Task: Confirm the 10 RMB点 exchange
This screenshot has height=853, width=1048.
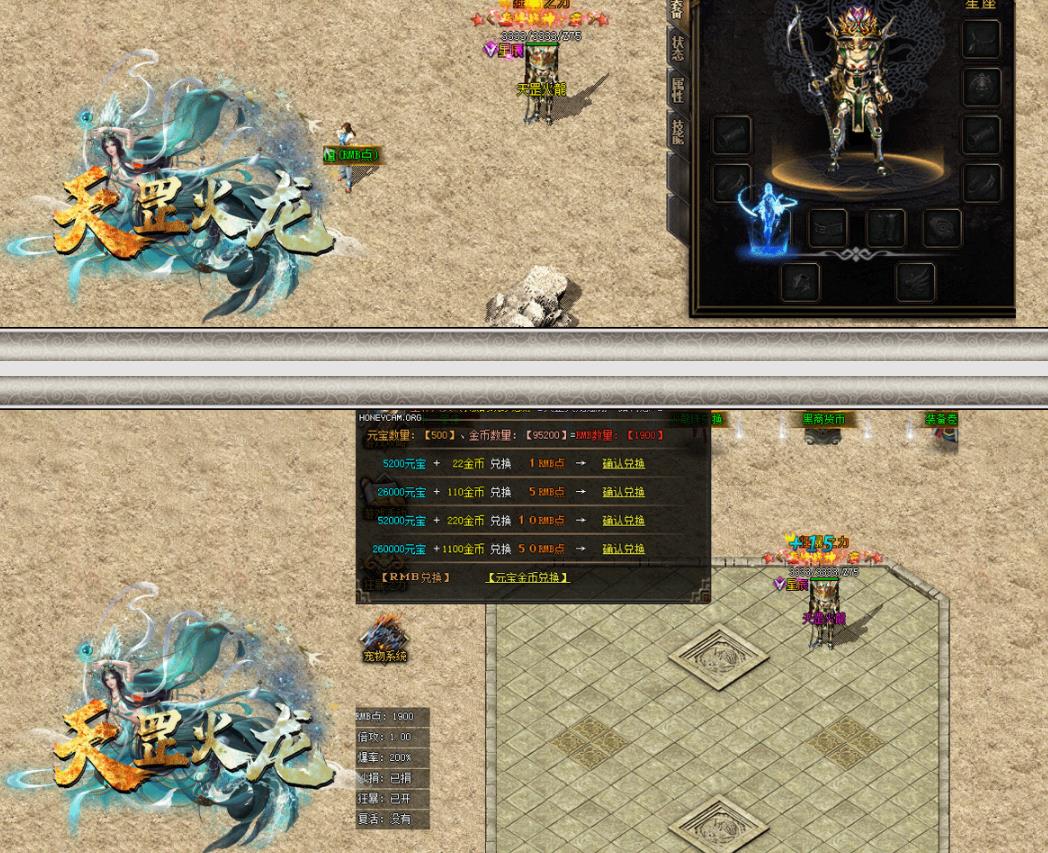Action: point(623,521)
